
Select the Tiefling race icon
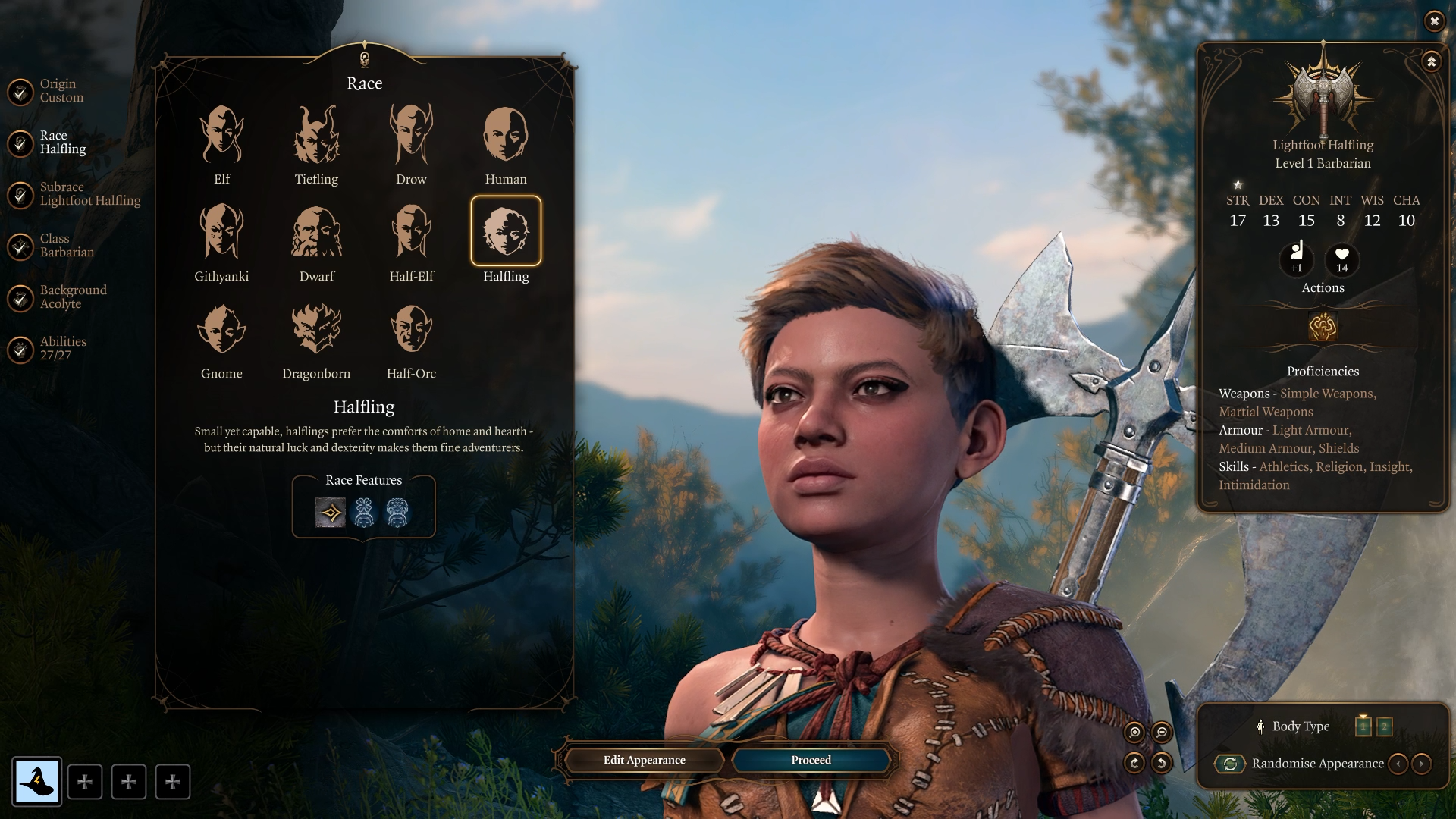pos(316,138)
